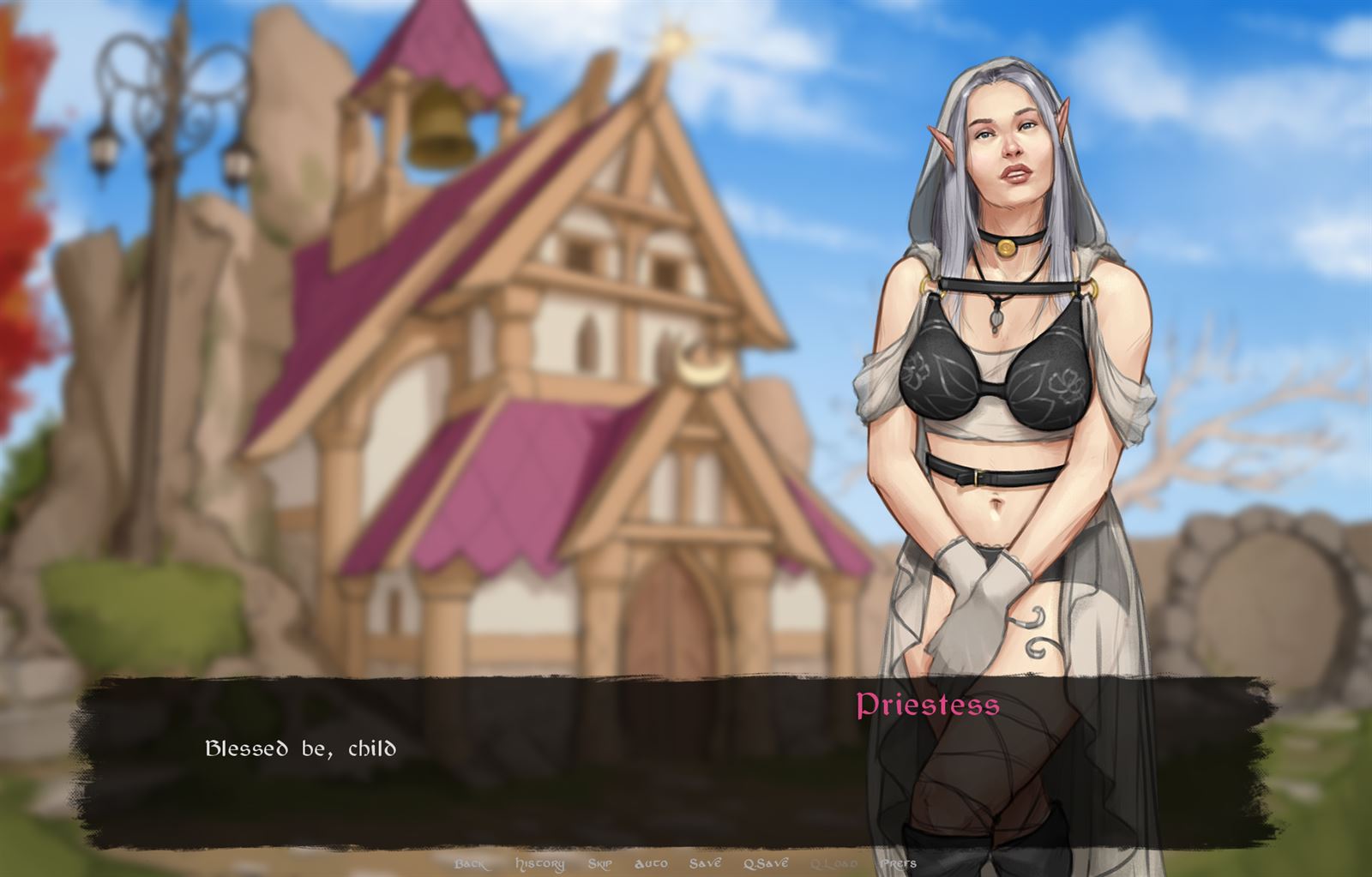Open the Save menu
The height and width of the screenshot is (877, 1372).
pyautogui.click(x=705, y=863)
